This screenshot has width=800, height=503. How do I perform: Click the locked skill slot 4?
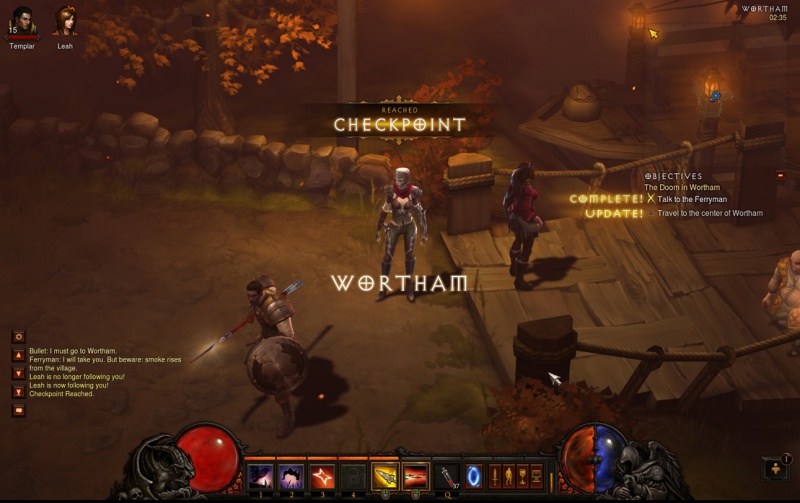coord(353,476)
